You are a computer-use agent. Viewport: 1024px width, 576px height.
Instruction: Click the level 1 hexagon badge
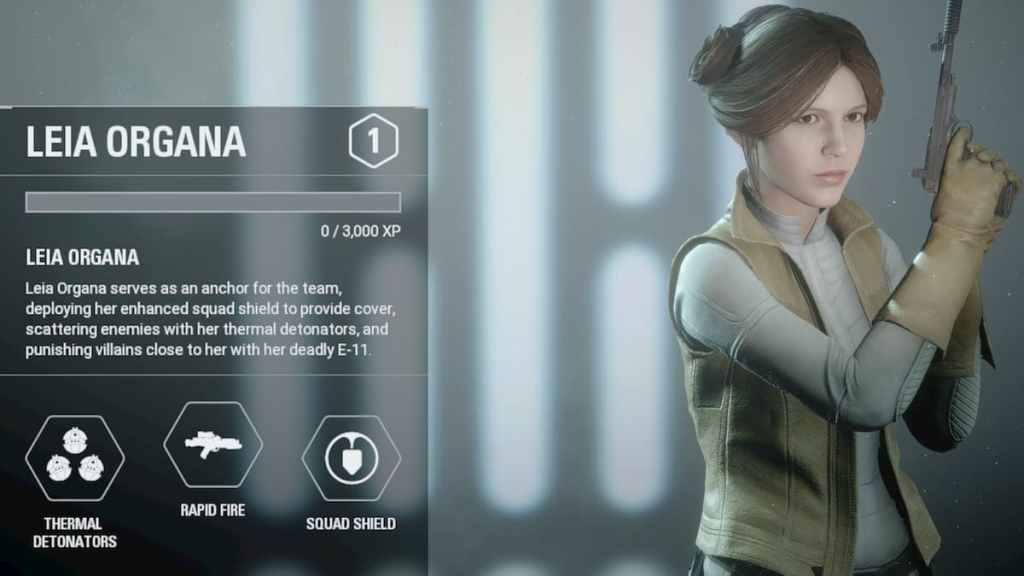tap(373, 141)
